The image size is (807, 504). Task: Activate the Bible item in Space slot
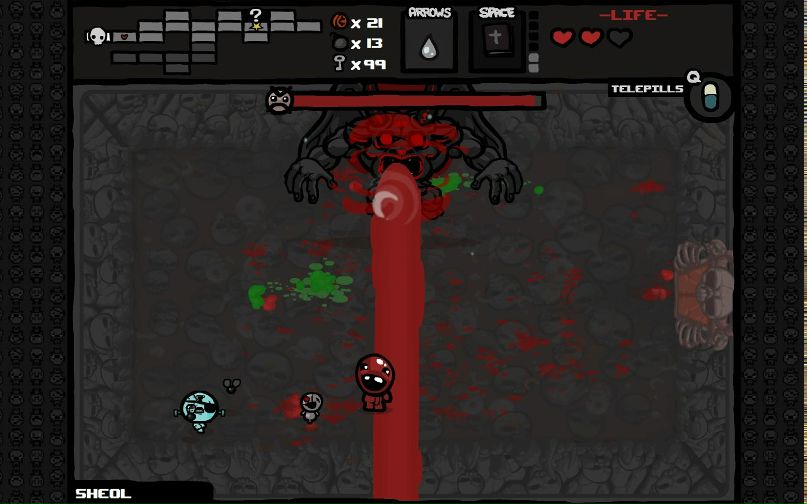[497, 42]
